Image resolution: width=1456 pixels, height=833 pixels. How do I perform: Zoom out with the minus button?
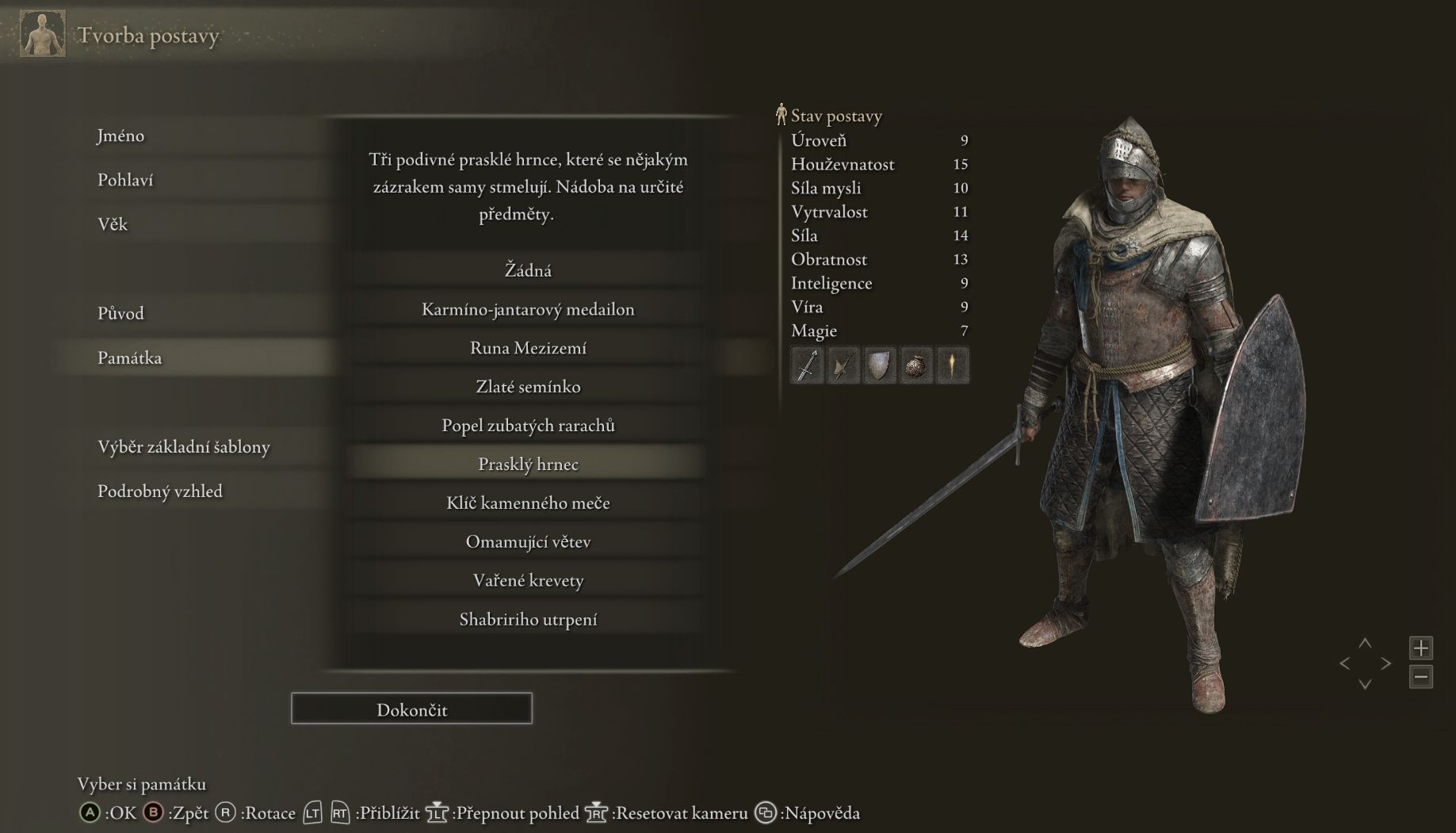(1420, 677)
